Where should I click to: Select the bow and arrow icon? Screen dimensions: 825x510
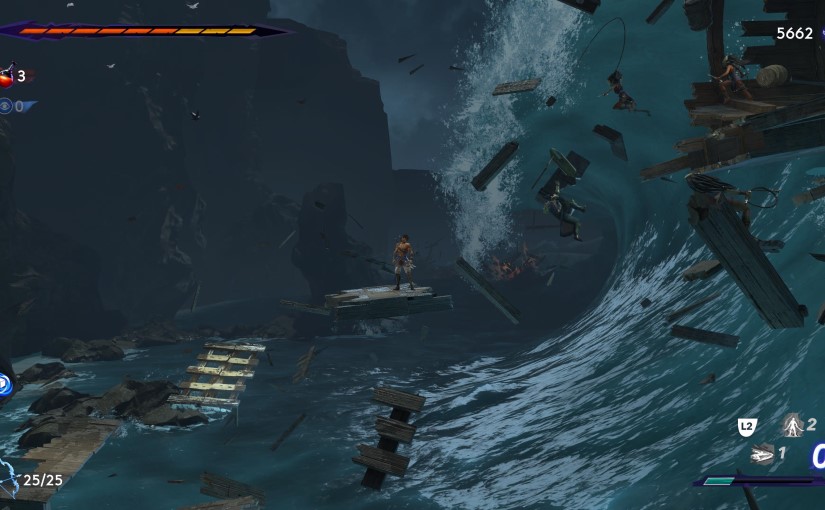pos(8,480)
